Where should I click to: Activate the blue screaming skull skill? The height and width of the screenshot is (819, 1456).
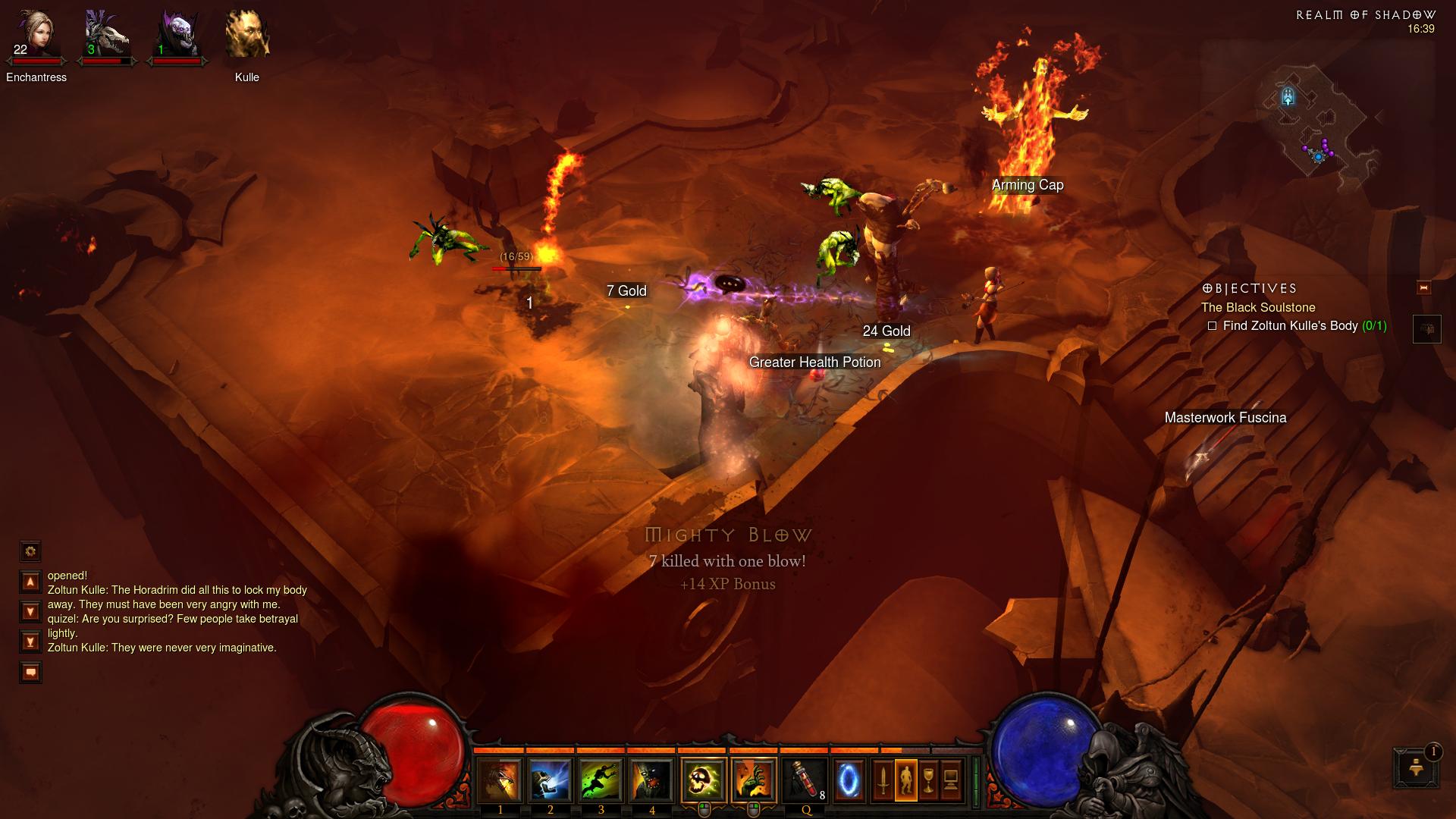550,780
